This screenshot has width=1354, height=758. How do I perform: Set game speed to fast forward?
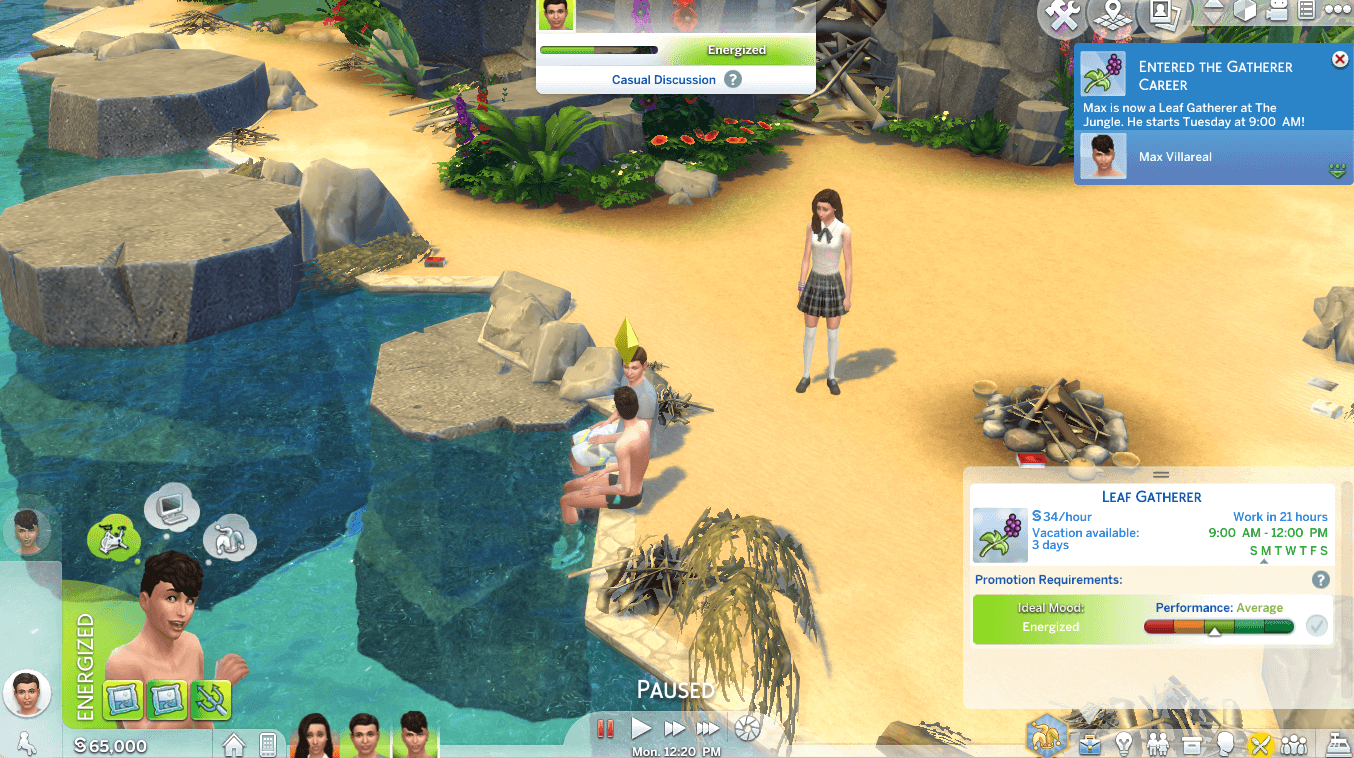click(675, 729)
